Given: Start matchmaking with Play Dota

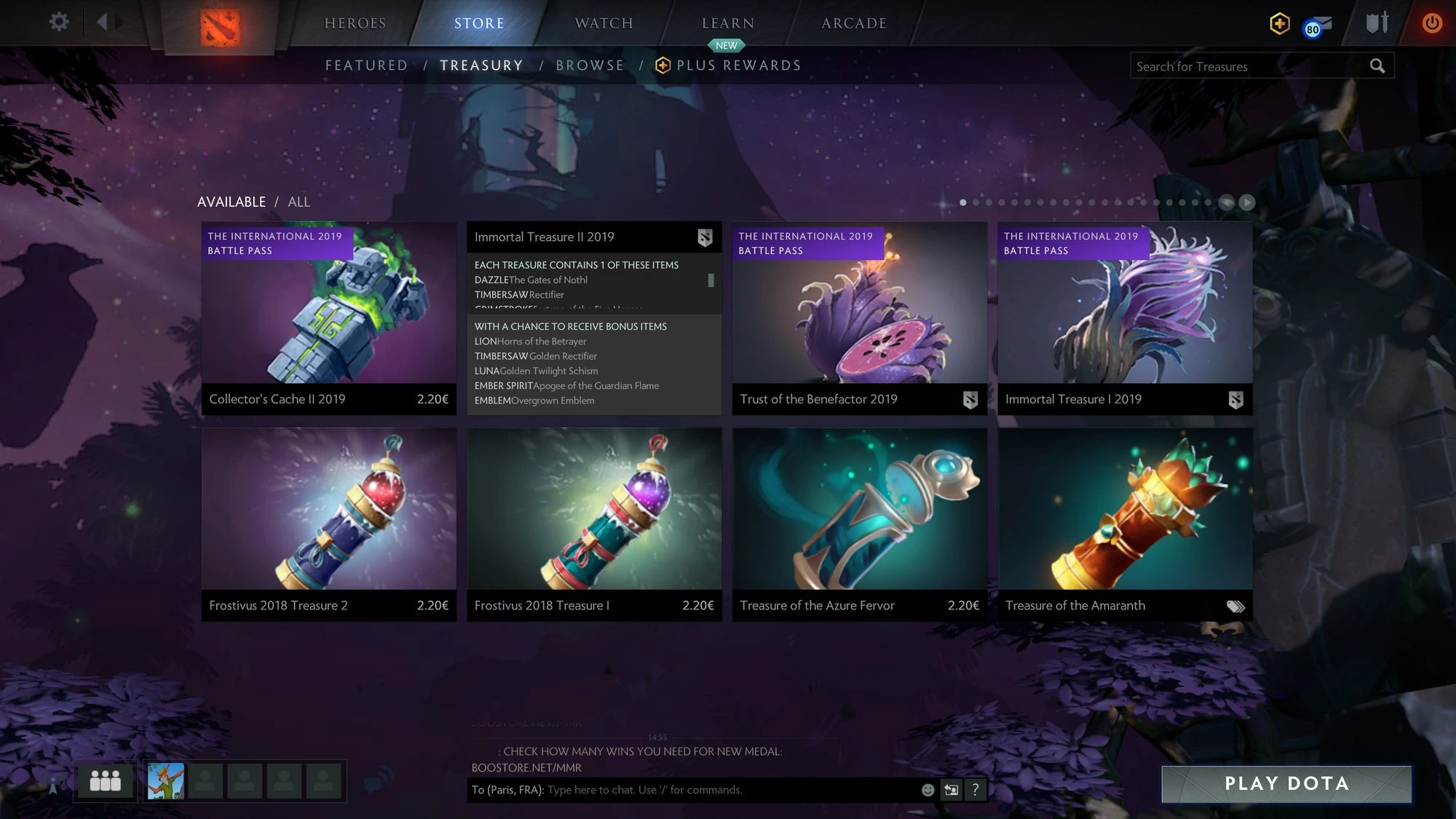Looking at the screenshot, I should click(x=1286, y=784).
